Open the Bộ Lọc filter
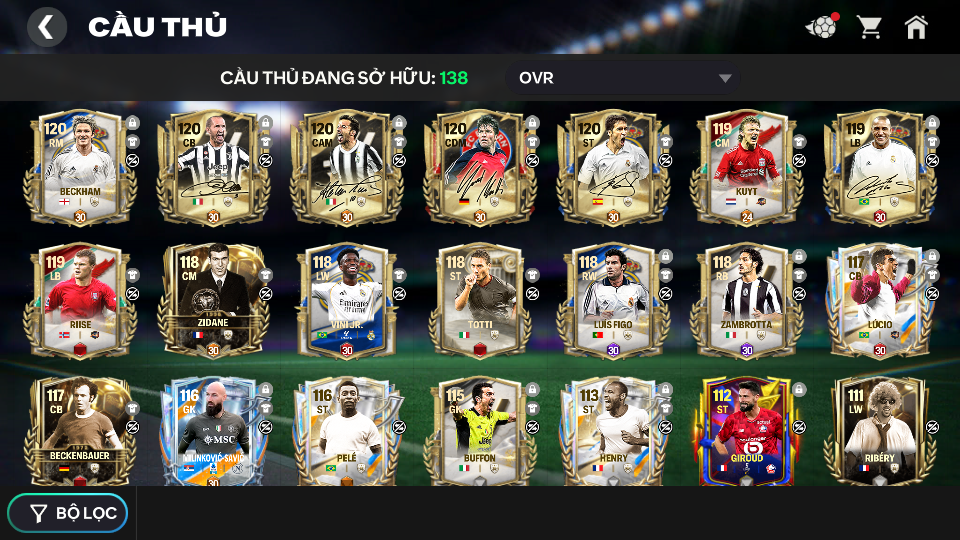Image resolution: width=960 pixels, height=540 pixels. [68, 513]
